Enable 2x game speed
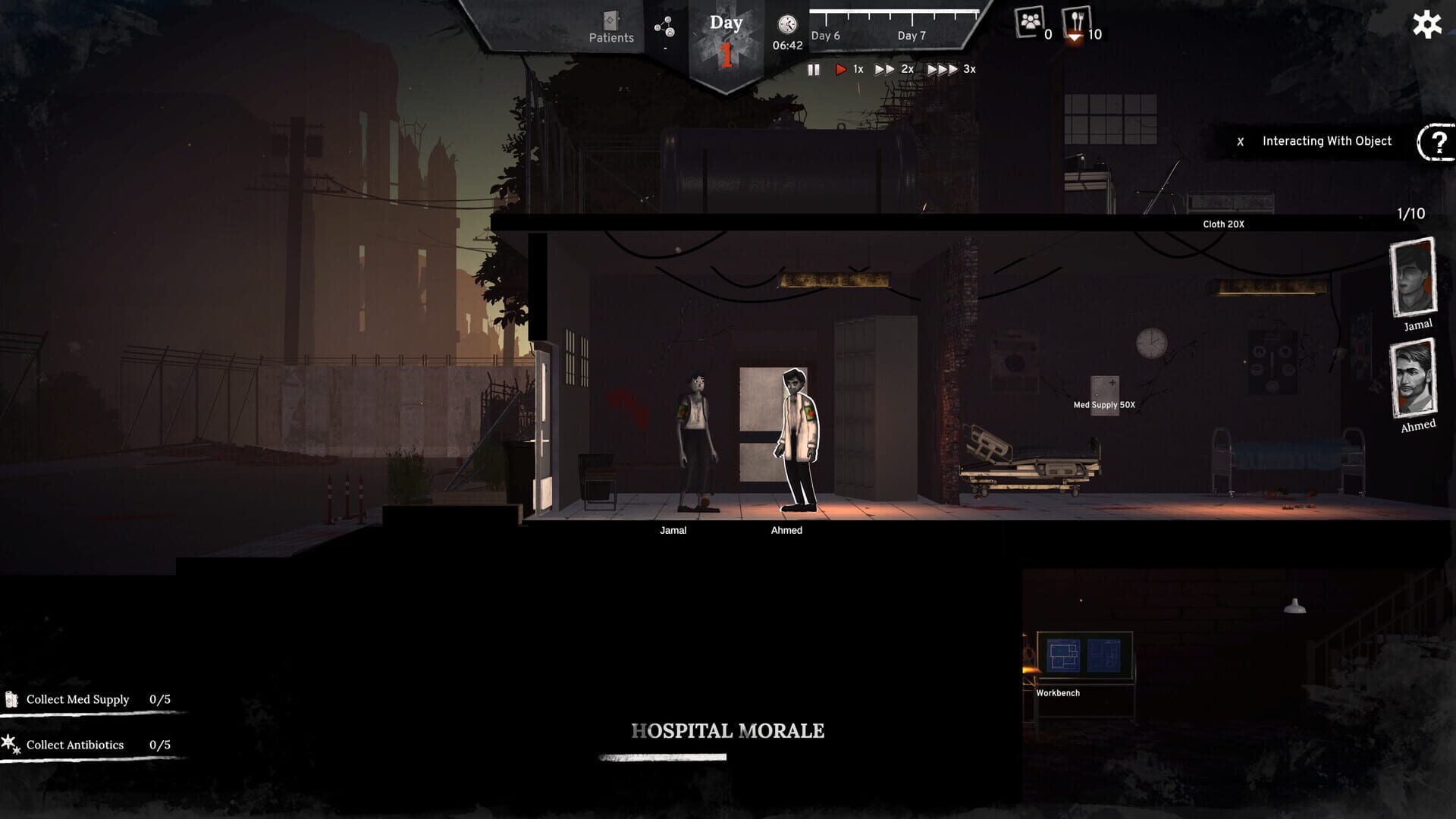 point(883,68)
